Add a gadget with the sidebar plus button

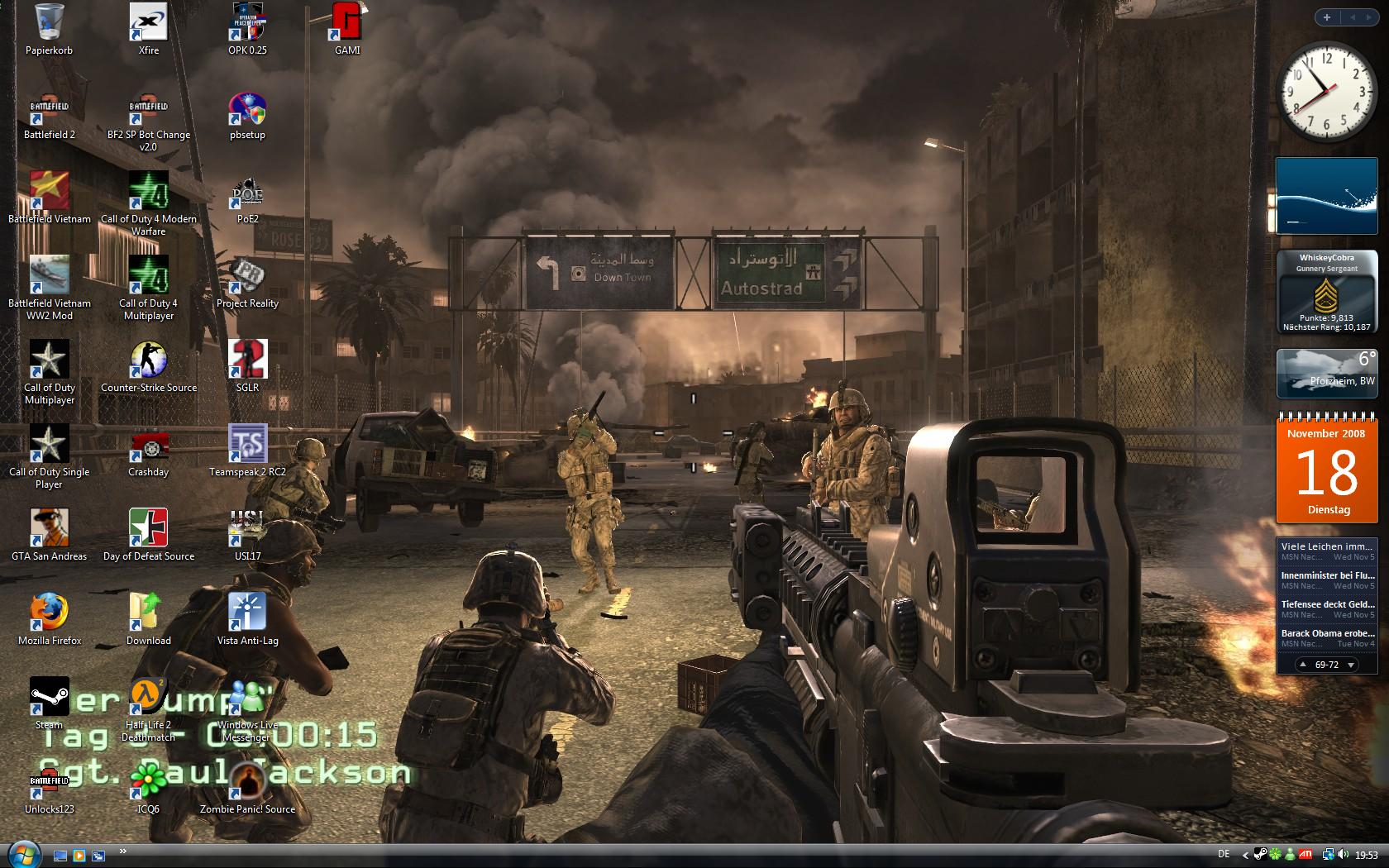pos(1327,17)
